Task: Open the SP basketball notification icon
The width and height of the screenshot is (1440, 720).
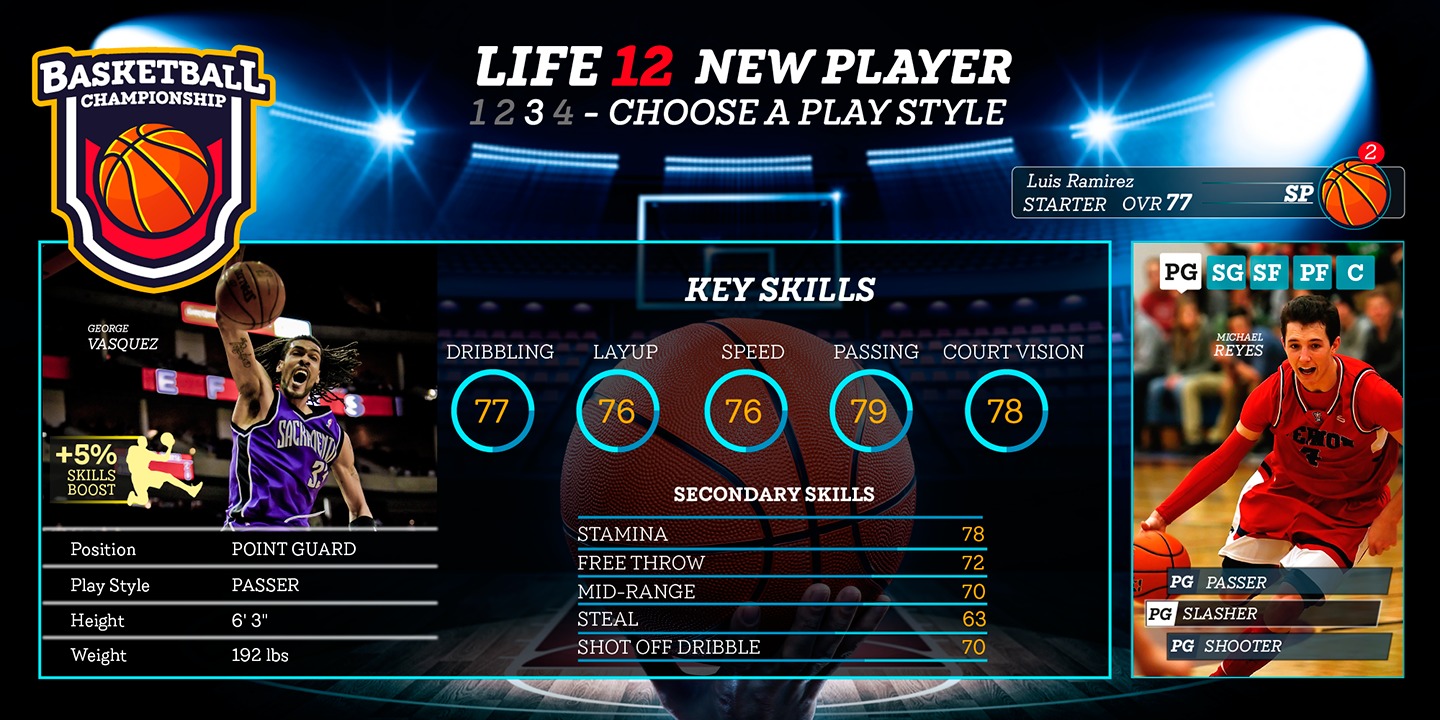Action: click(x=1354, y=191)
